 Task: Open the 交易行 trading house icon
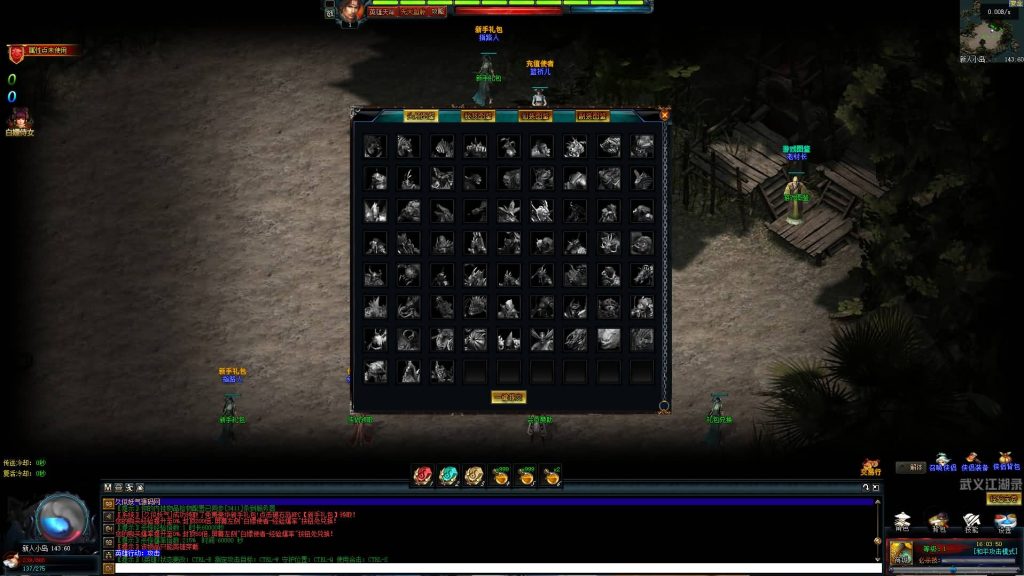pos(871,467)
